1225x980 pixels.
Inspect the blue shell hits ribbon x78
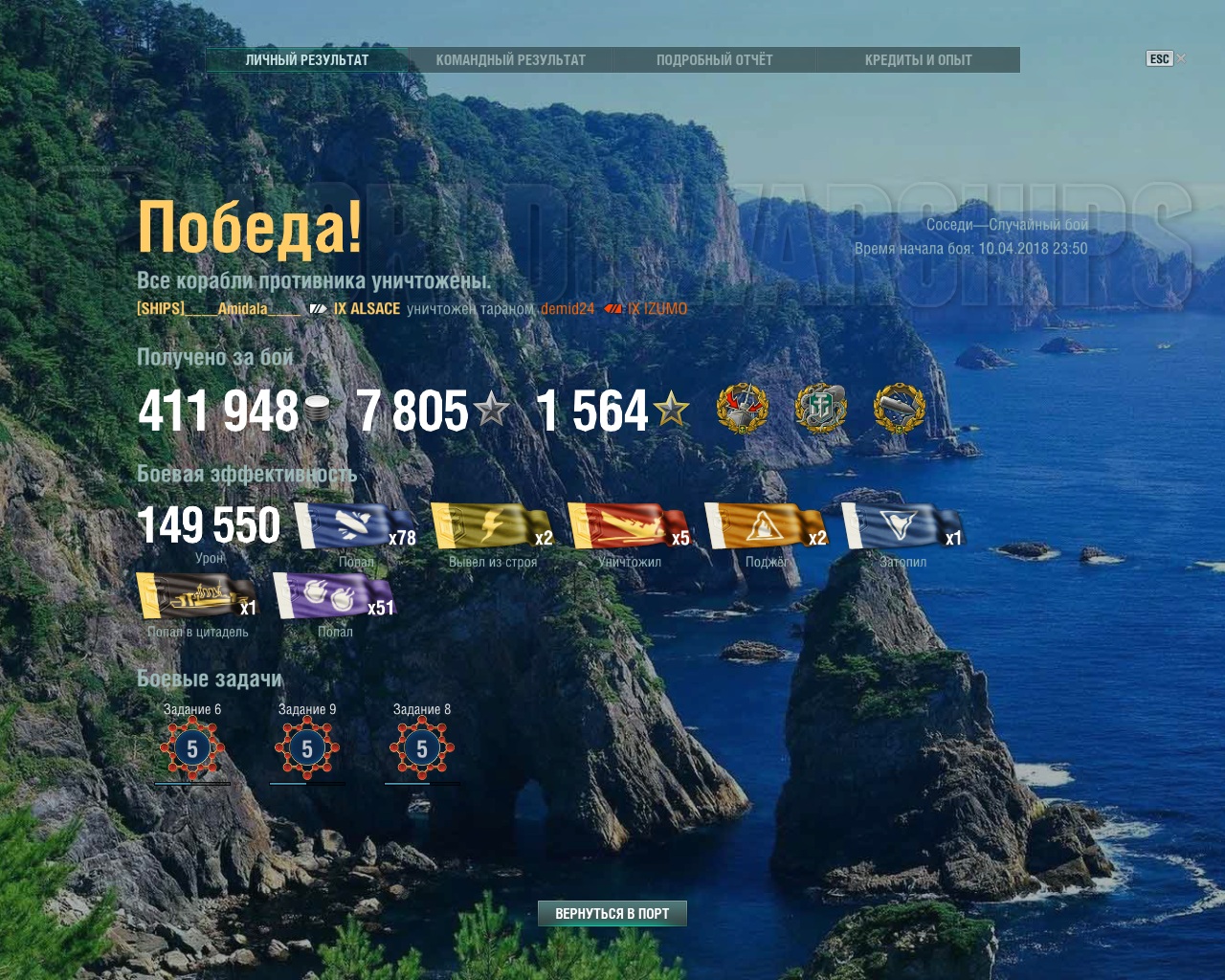pos(354,525)
